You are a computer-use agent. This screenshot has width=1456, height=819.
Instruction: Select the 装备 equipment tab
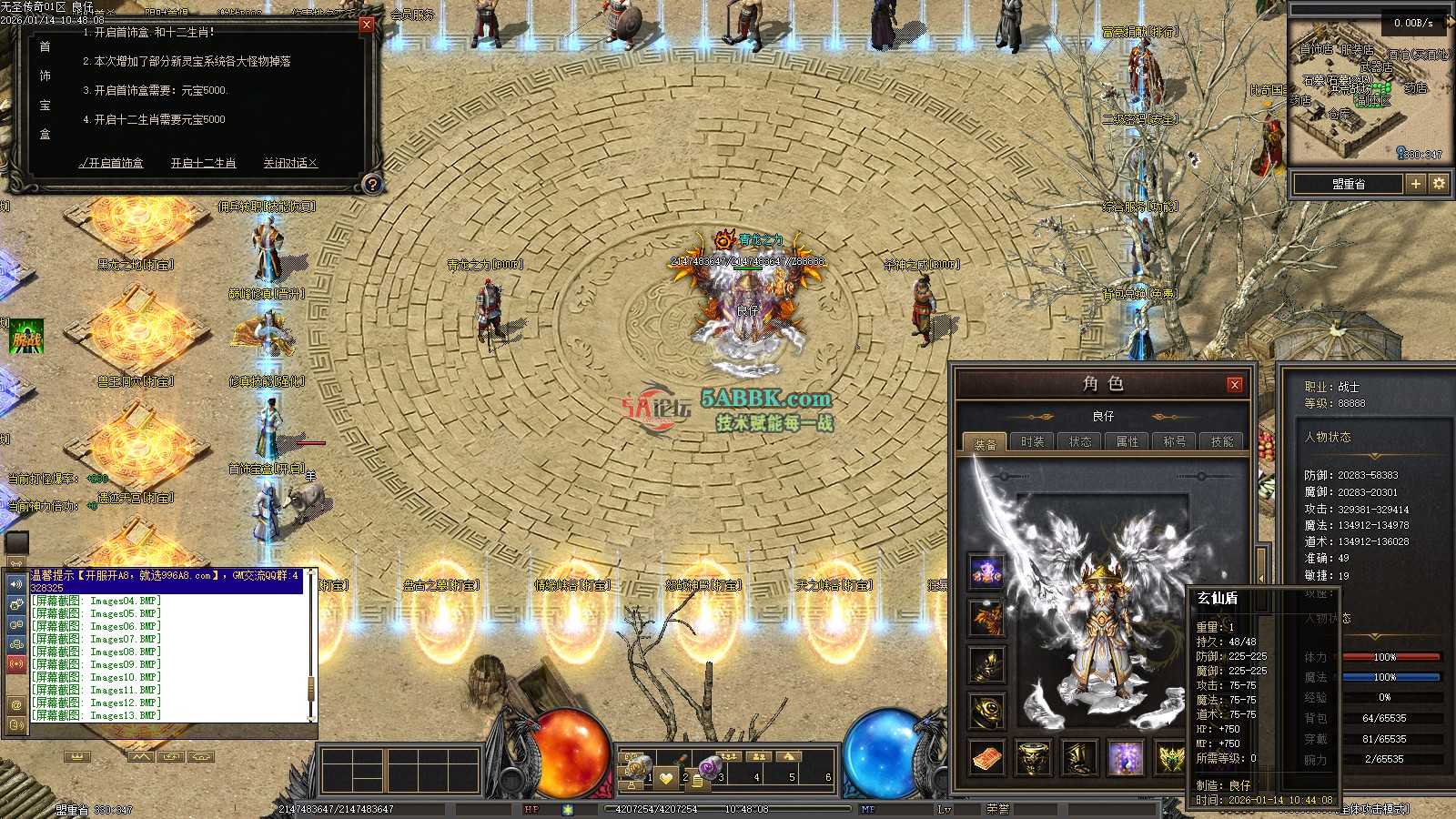(985, 443)
